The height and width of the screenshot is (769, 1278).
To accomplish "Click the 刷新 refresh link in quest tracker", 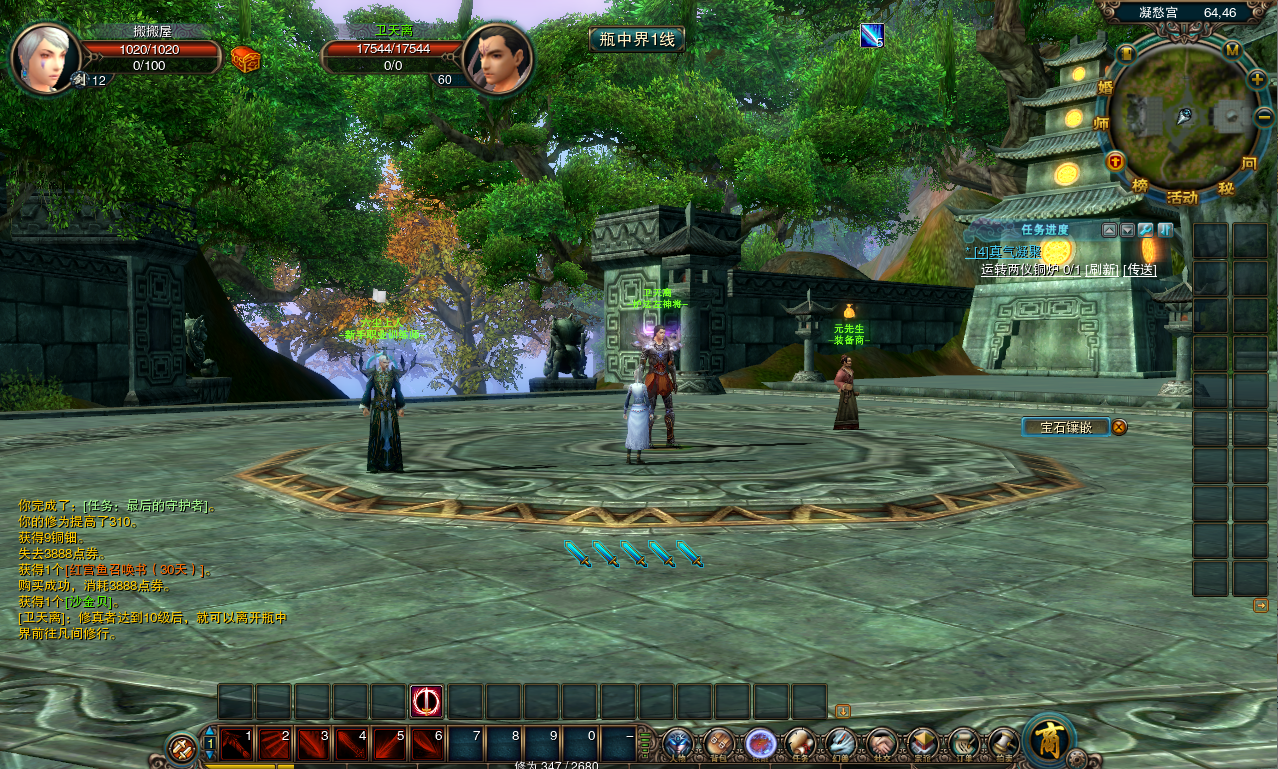I will [x=1102, y=270].
